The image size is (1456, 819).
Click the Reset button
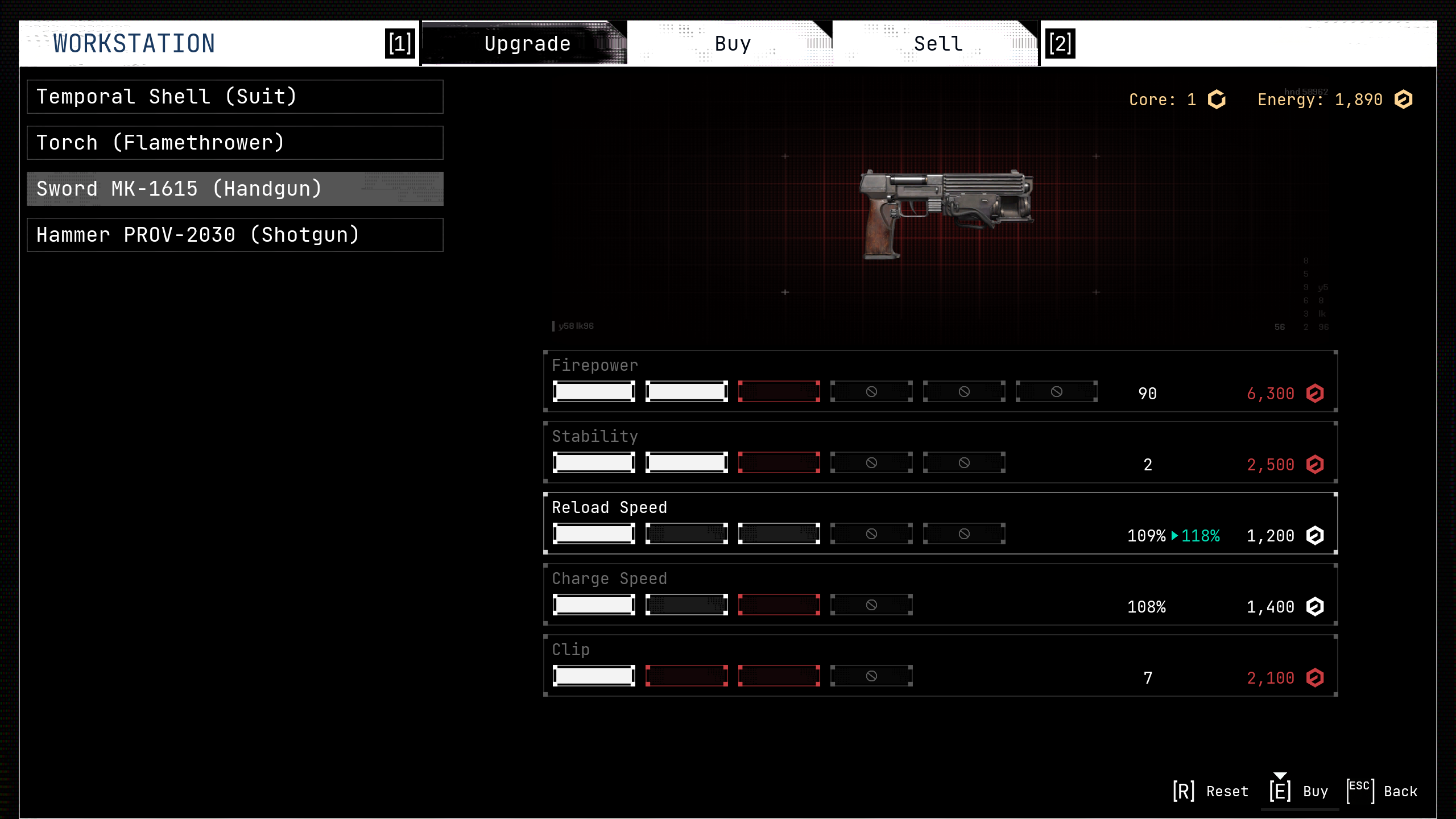tap(1211, 791)
